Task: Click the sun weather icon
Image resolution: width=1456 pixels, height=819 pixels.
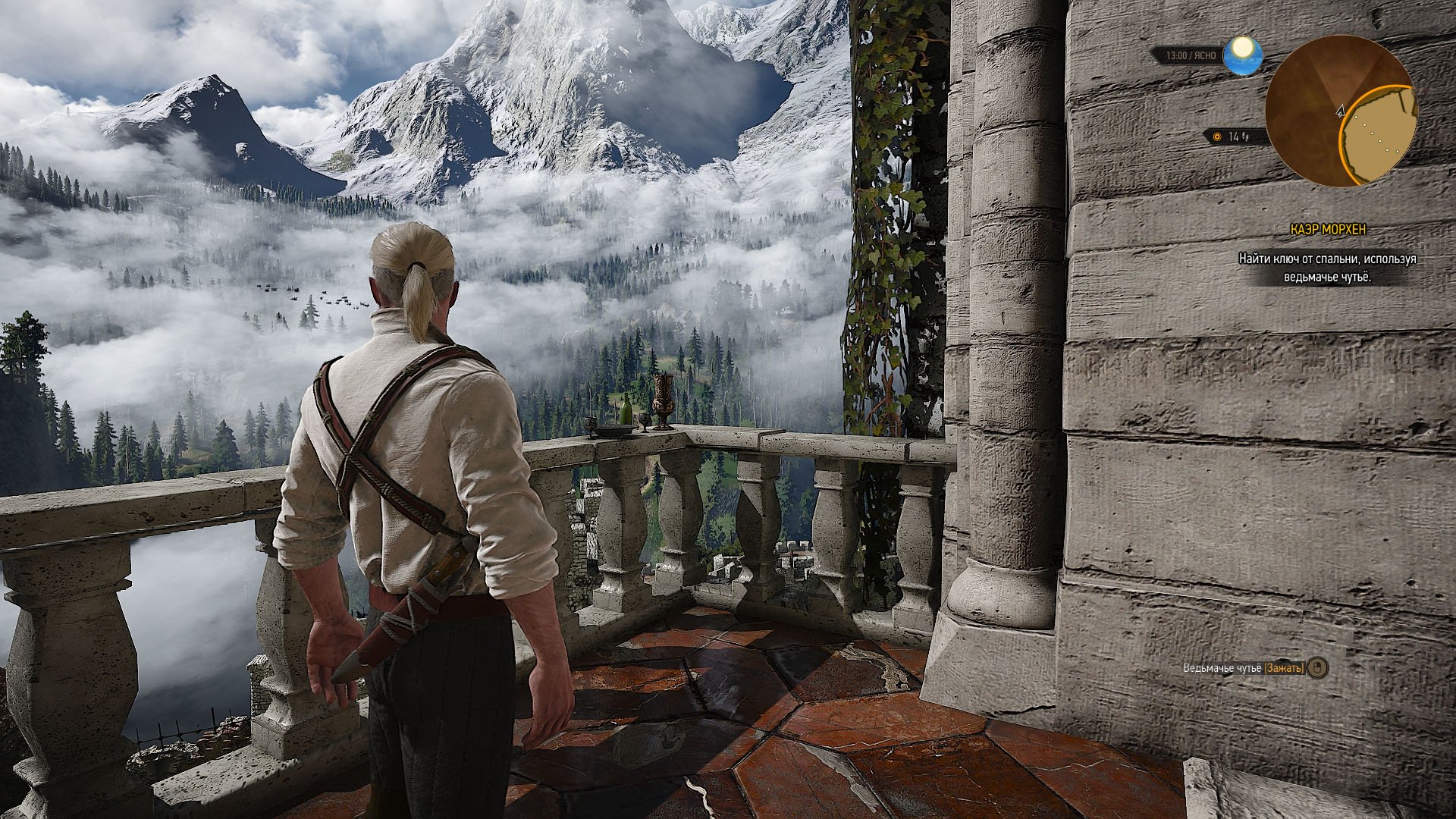Action: pyautogui.click(x=1242, y=55)
